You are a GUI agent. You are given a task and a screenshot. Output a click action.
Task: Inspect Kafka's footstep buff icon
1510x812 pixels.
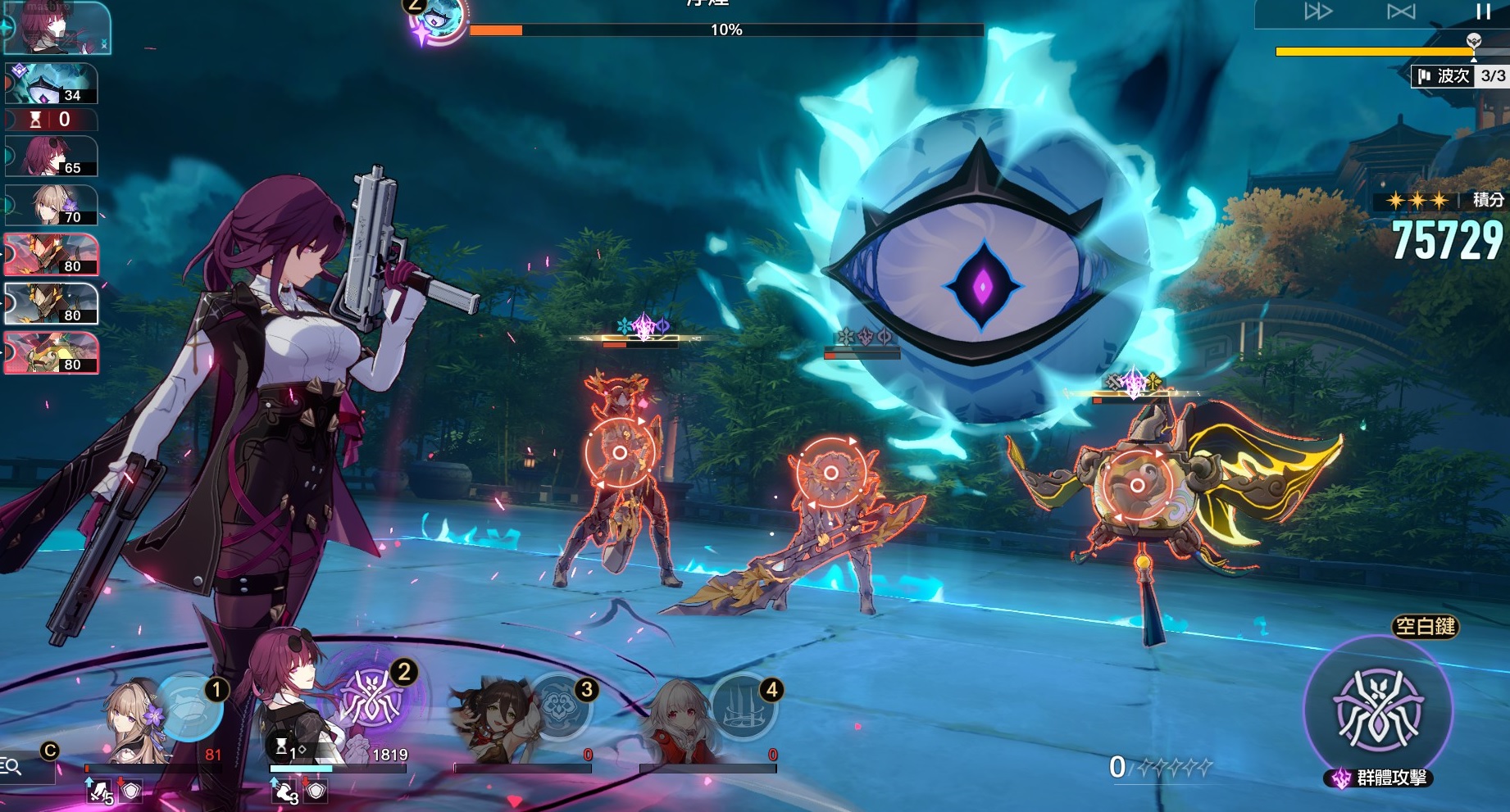[285, 791]
